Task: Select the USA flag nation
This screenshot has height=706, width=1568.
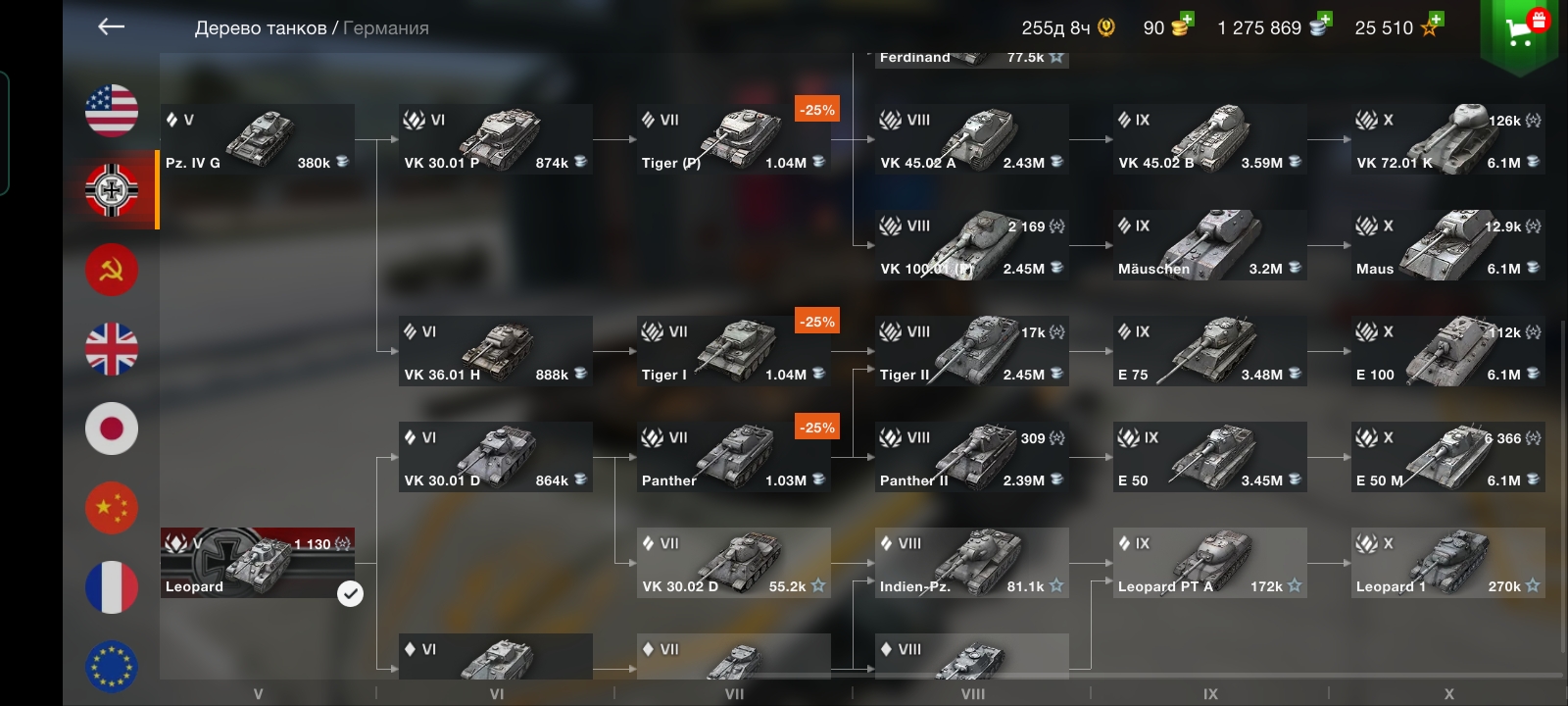Action: [112, 110]
